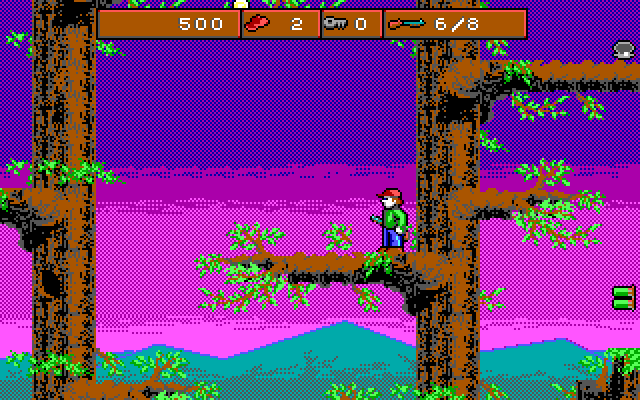640x400 pixels.
Task: Click the shotgun ammo icon
Action: click(407, 23)
